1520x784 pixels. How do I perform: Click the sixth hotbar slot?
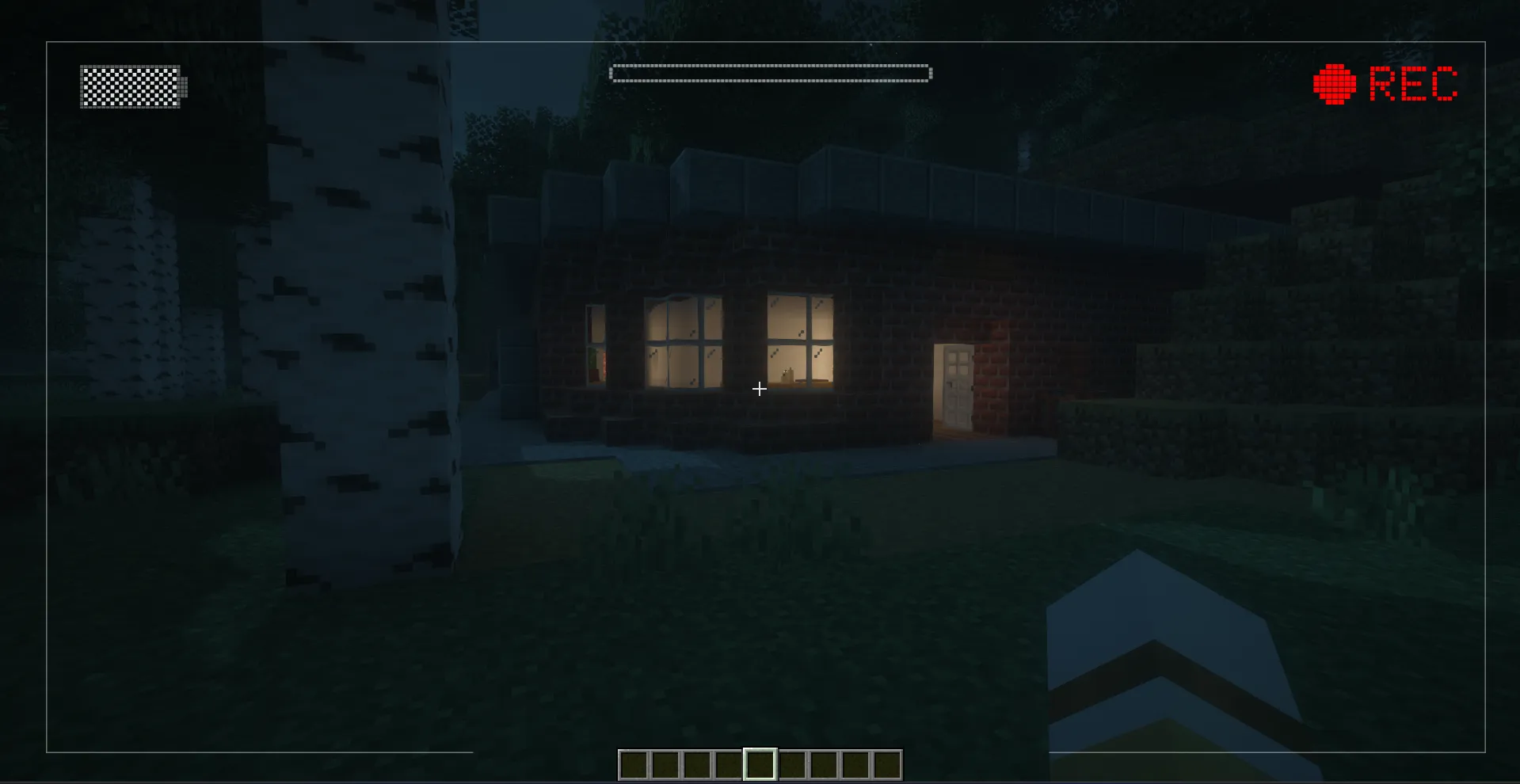point(794,765)
